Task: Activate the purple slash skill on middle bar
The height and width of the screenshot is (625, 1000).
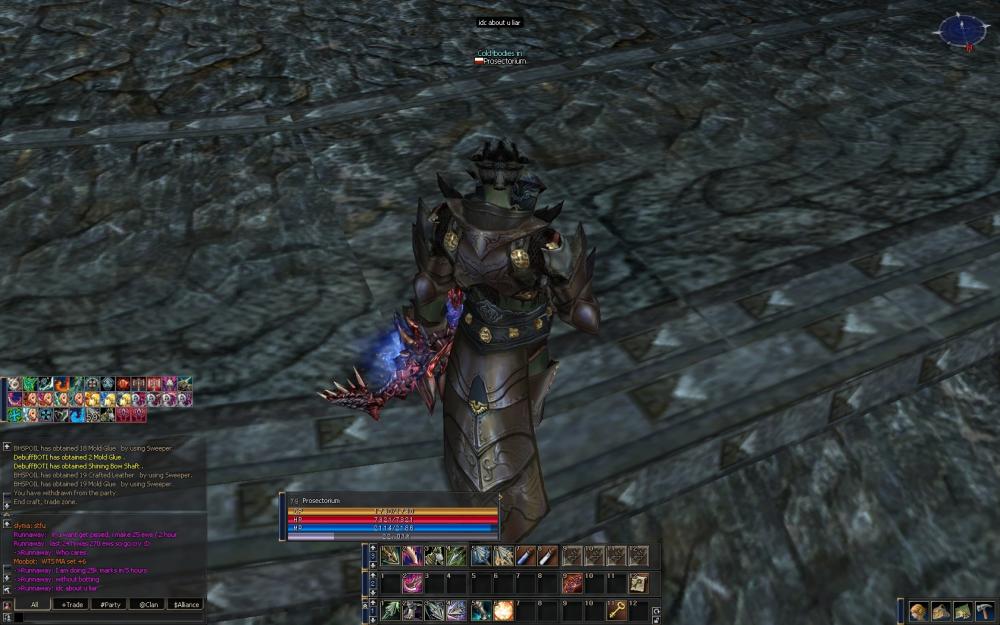Action: click(412, 583)
